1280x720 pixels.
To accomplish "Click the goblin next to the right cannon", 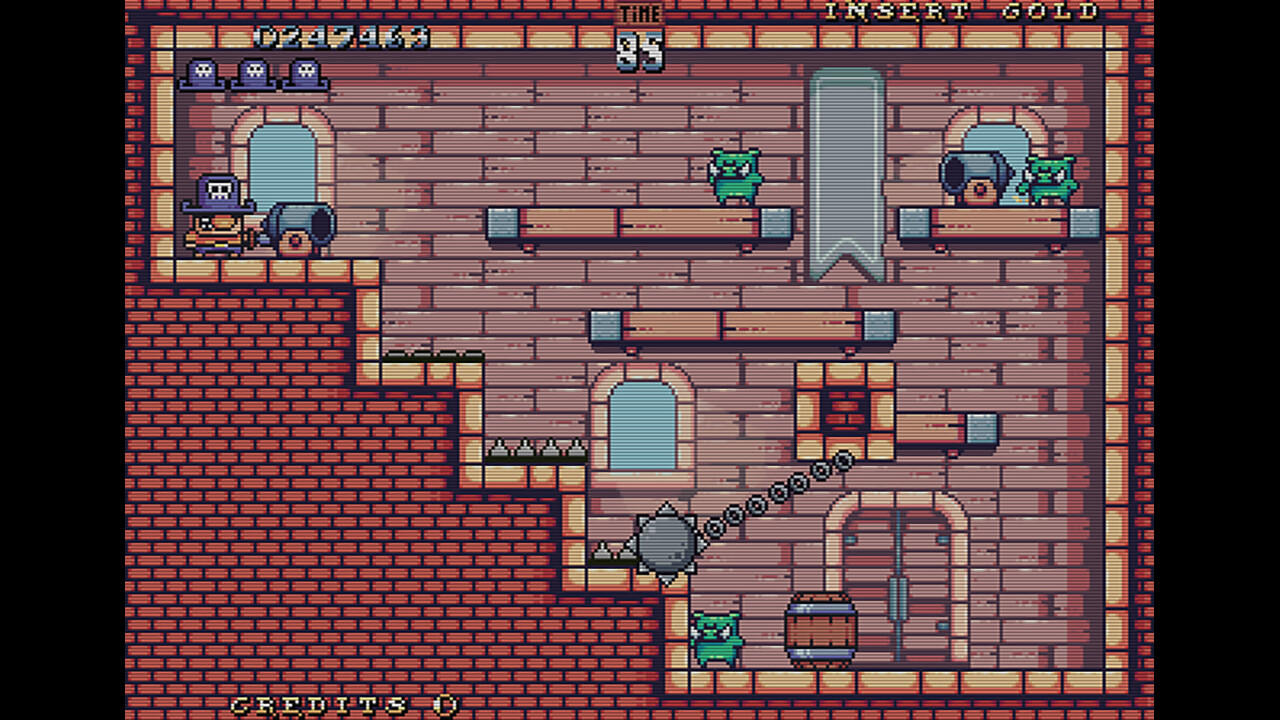I will coord(1052,180).
